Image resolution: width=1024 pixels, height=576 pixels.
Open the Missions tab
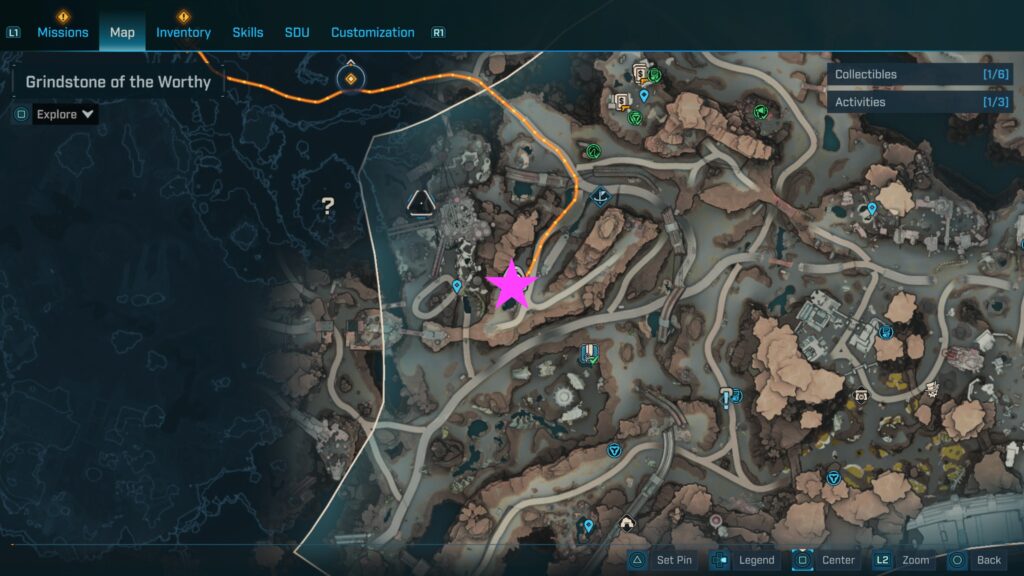pos(63,32)
